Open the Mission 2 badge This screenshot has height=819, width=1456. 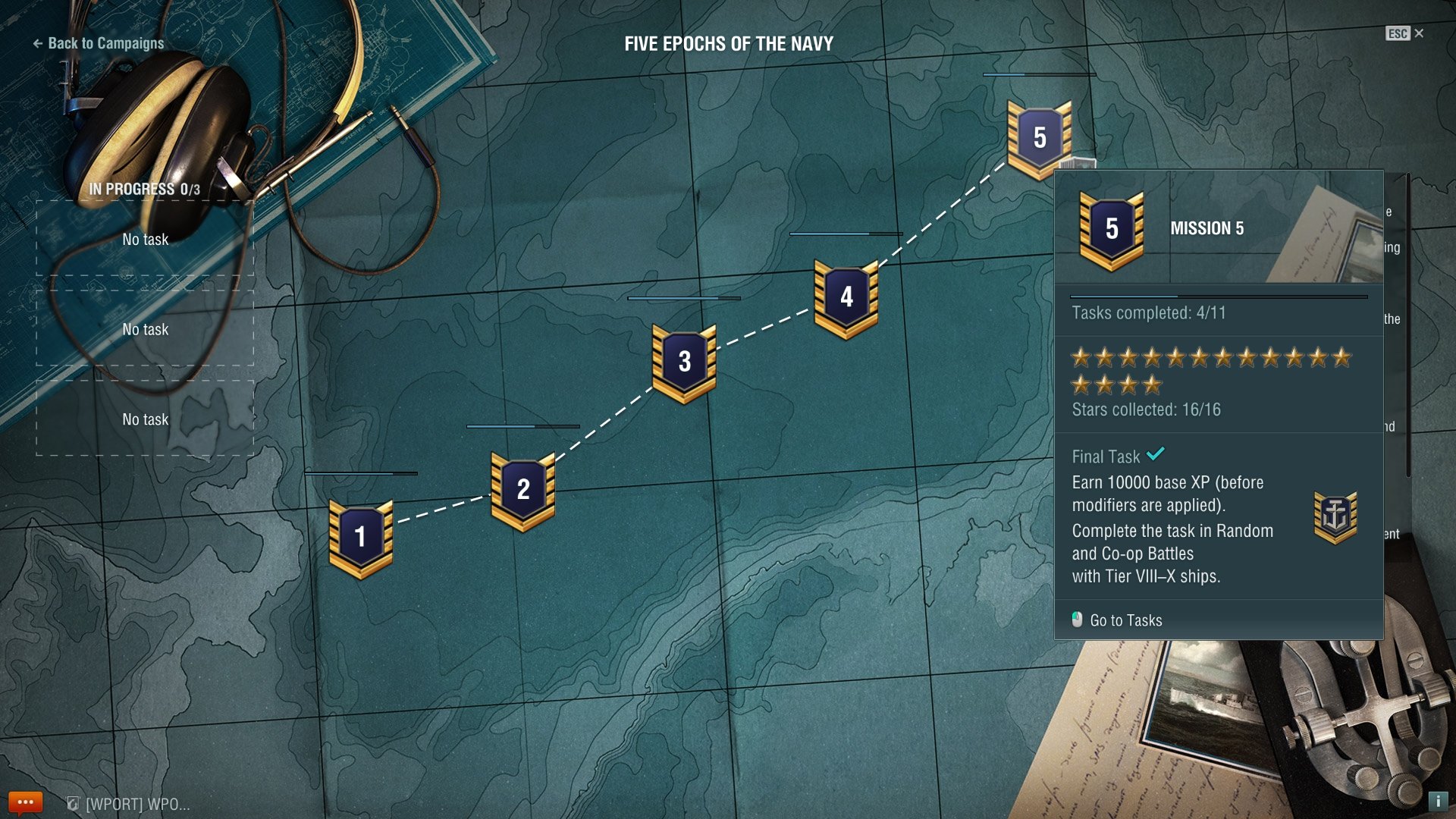pos(522,490)
